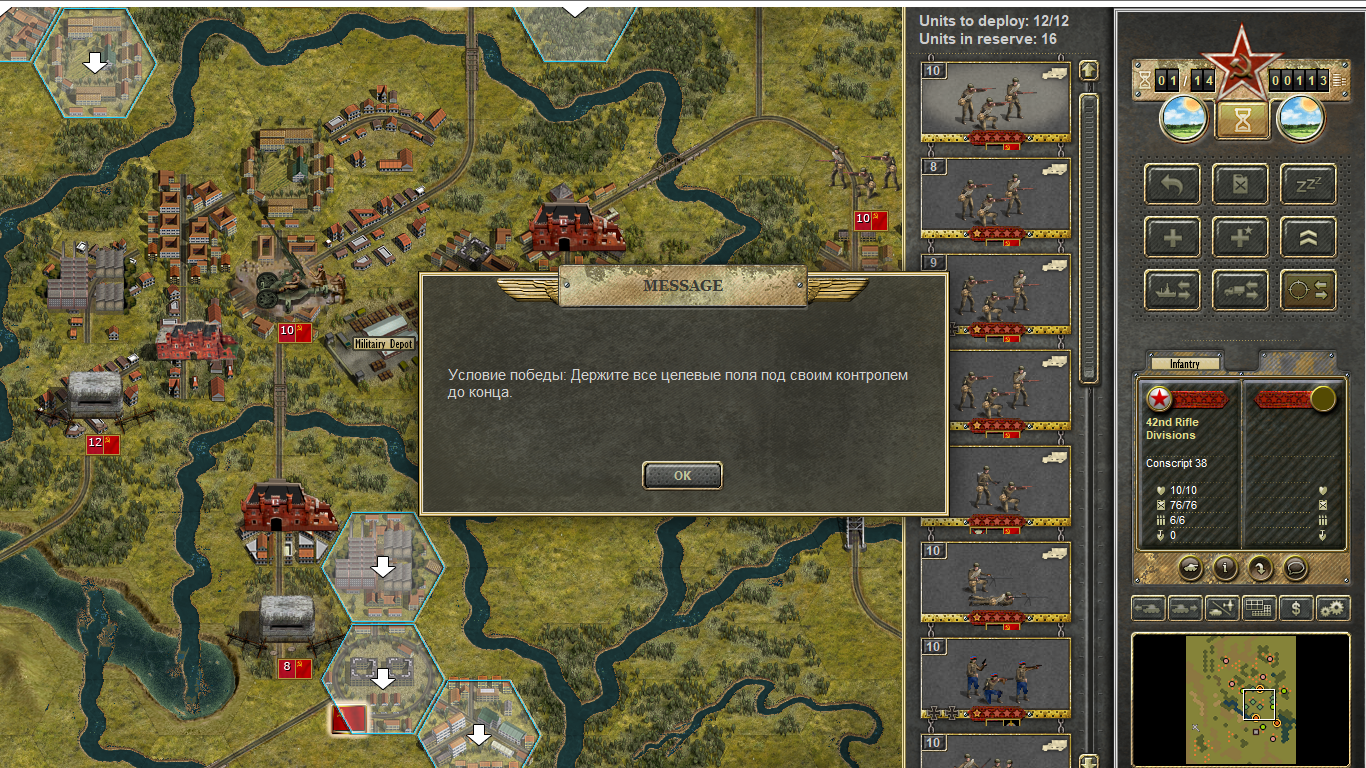Toggle the crosshair deploy mode button
The width and height of the screenshot is (1366, 768).
(x=1308, y=290)
